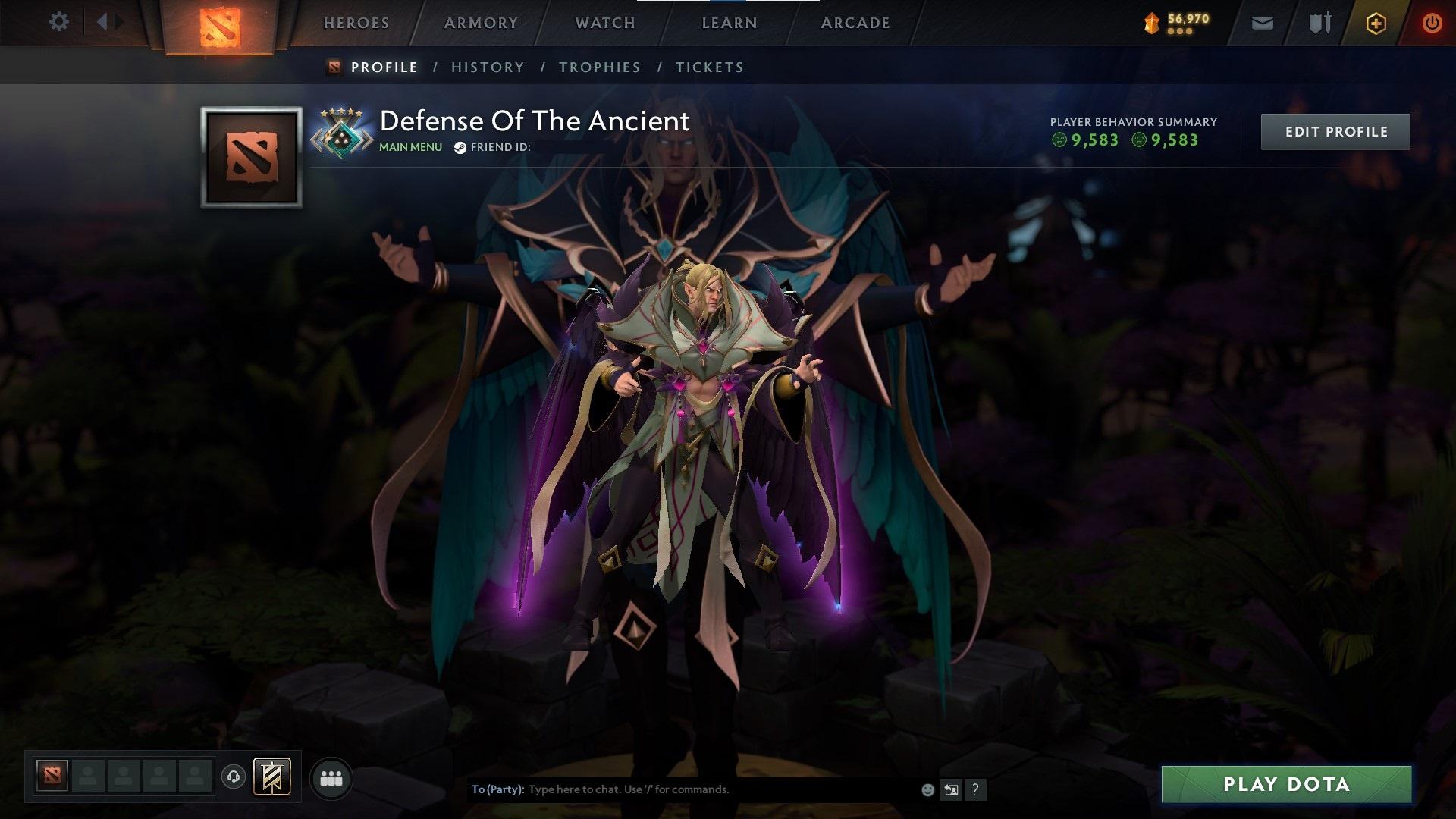This screenshot has height=819, width=1456.
Task: Click the emoticon smiley beside the chat bar
Action: coord(927,789)
